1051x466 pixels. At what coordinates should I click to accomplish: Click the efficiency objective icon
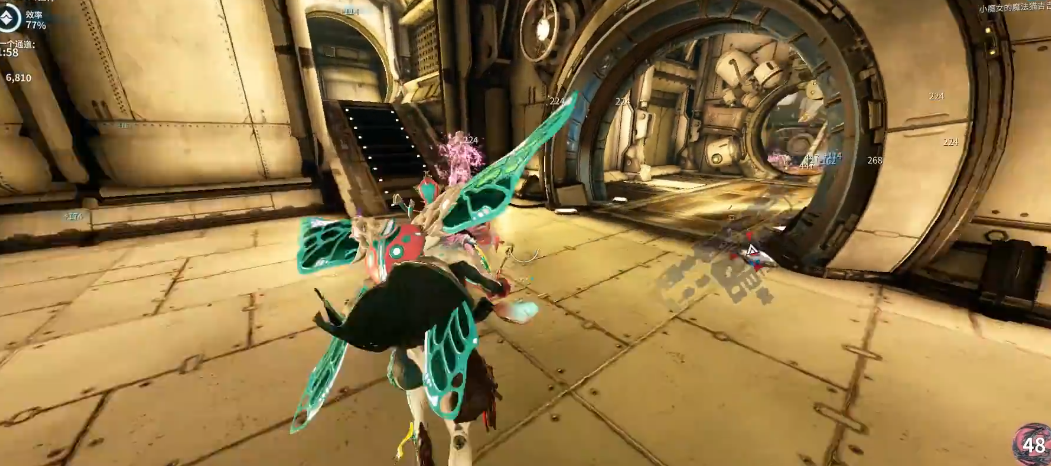[9, 20]
